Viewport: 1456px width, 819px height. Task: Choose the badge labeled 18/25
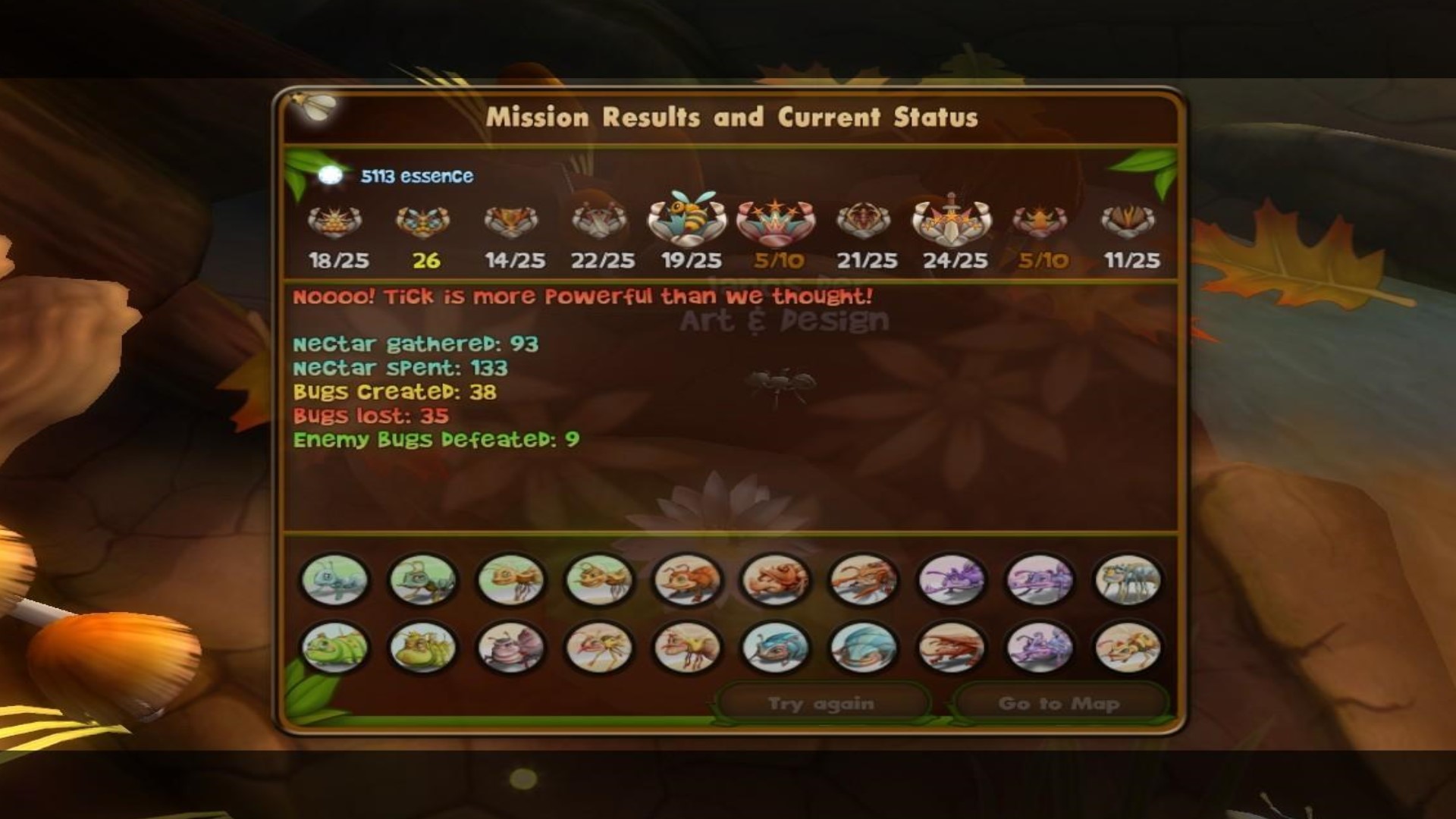[x=335, y=221]
